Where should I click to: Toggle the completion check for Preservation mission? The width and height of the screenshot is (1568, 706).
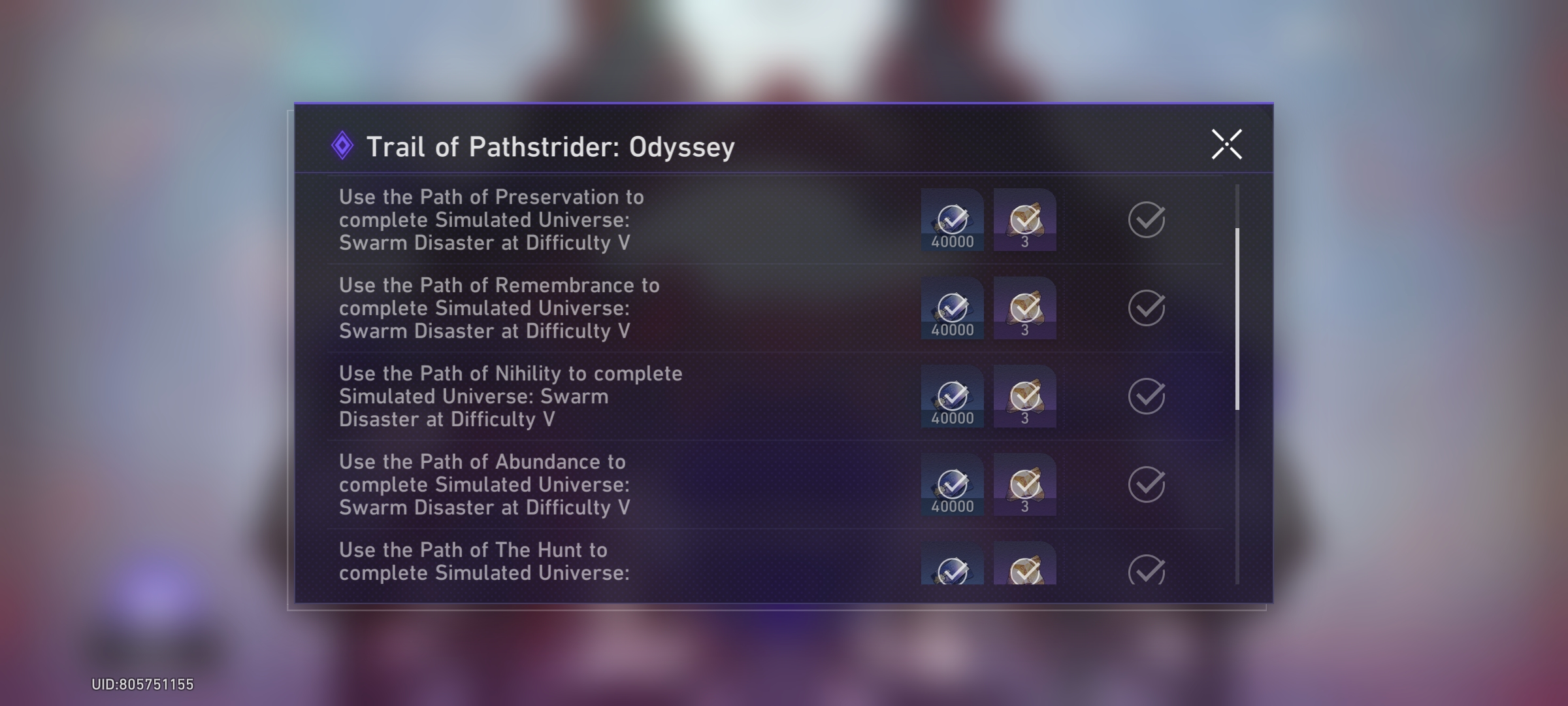(1145, 220)
